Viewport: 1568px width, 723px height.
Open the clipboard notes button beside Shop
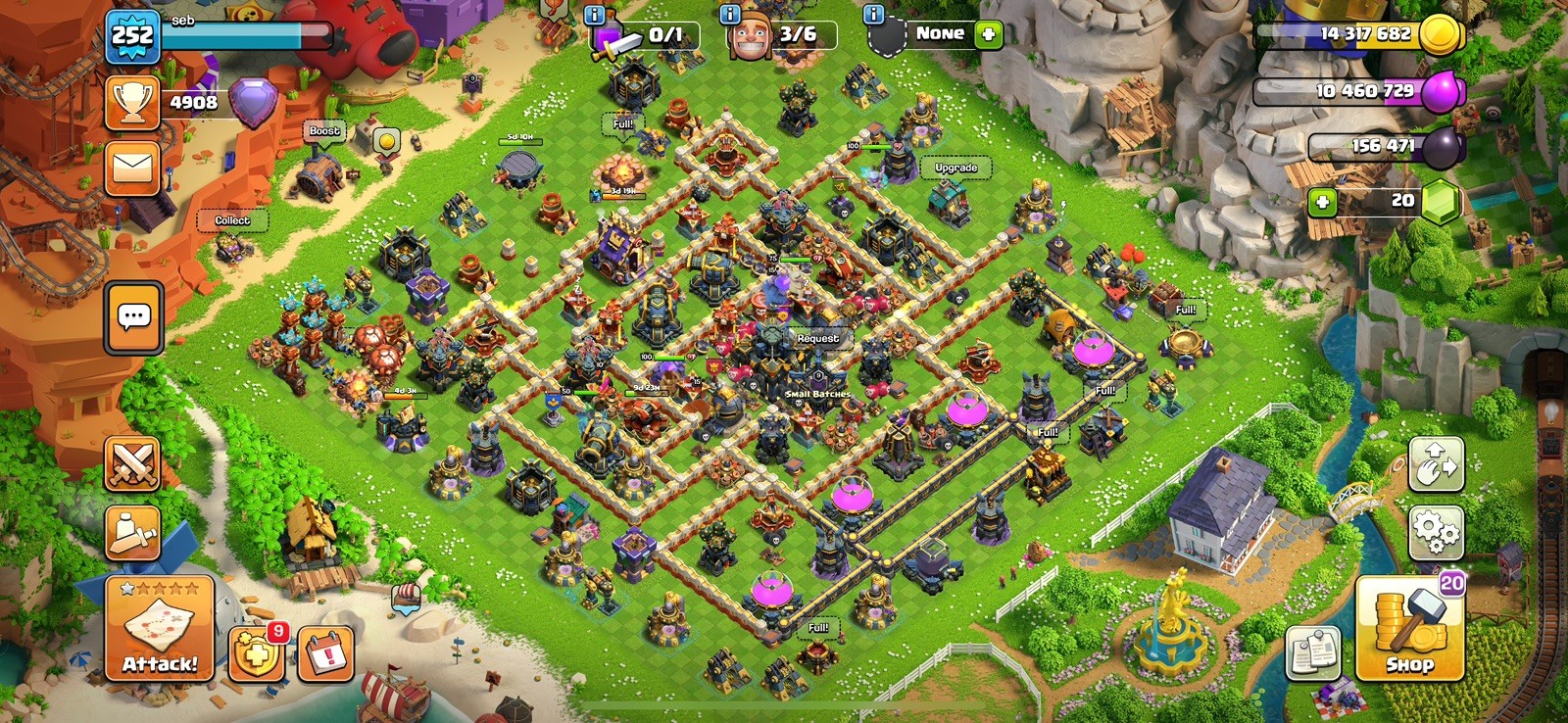(x=1313, y=651)
